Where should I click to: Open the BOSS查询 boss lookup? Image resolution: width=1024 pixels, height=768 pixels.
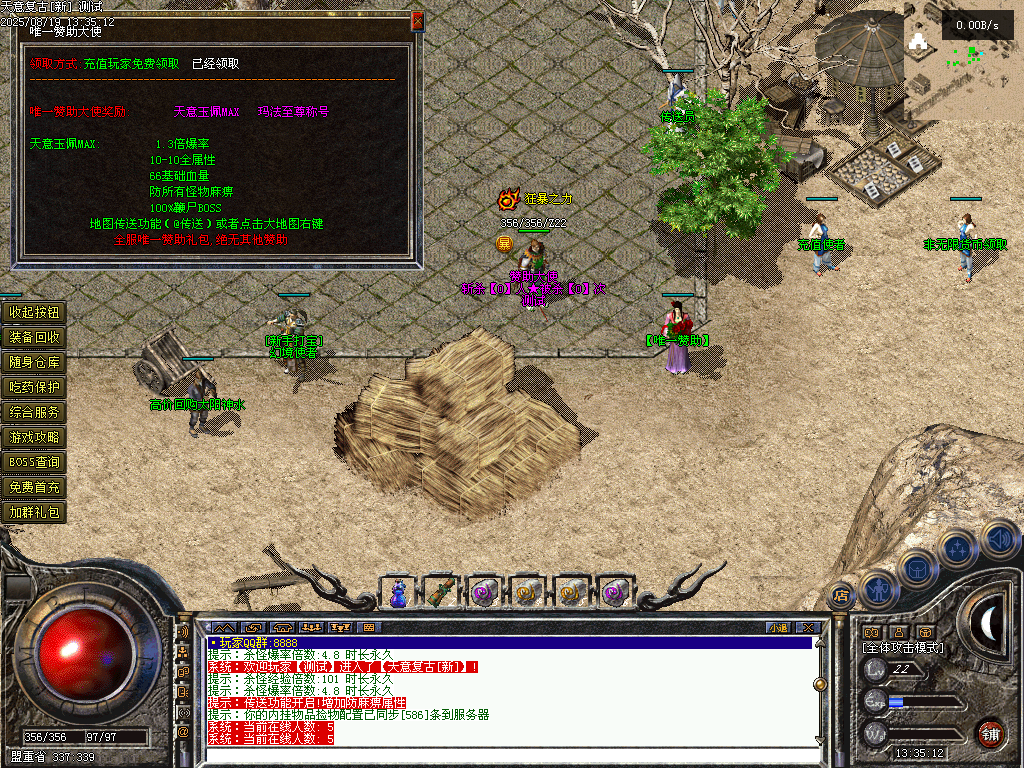pyautogui.click(x=35, y=462)
